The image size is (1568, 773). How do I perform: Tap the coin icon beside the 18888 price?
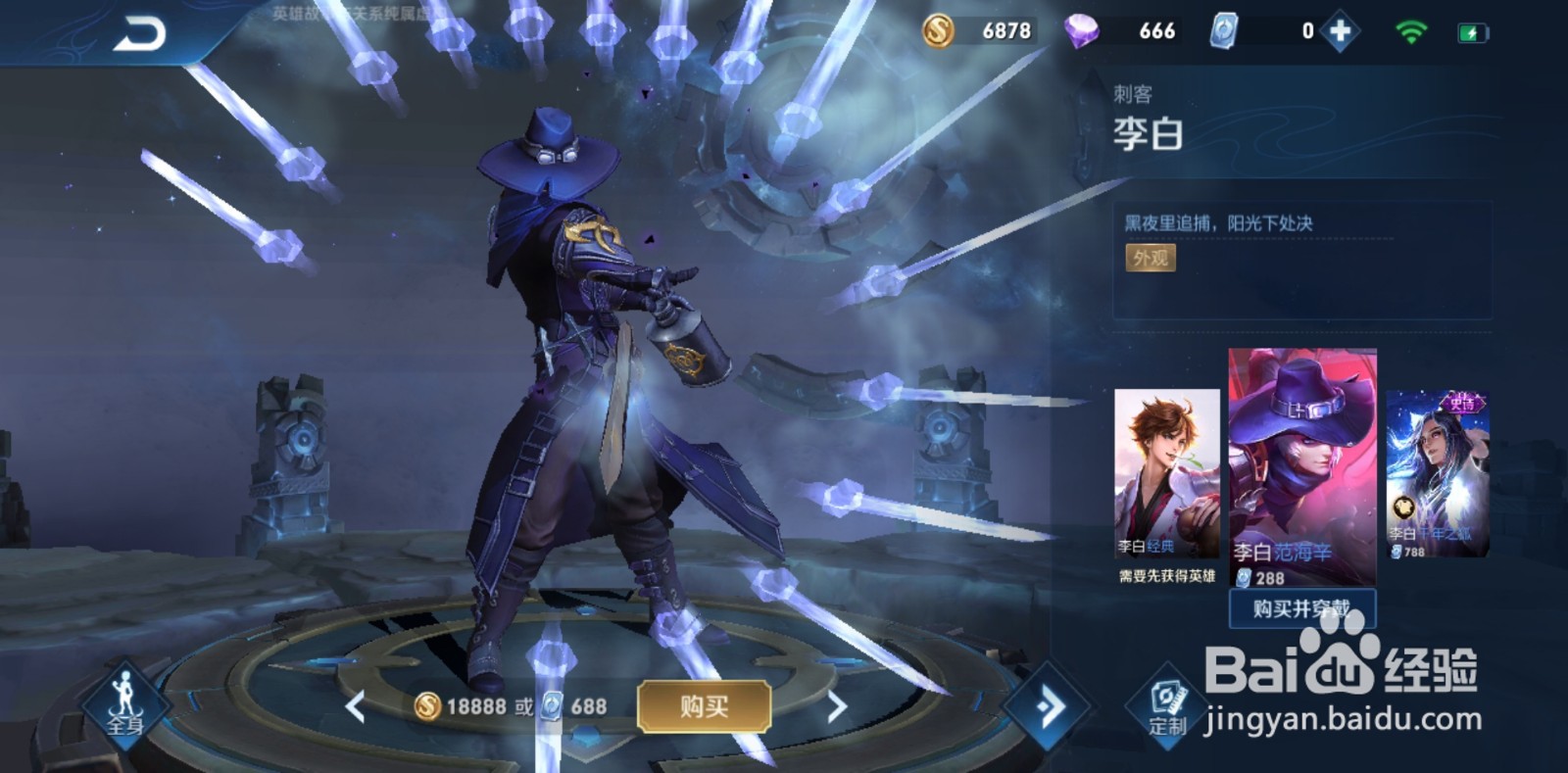pyautogui.click(x=427, y=704)
